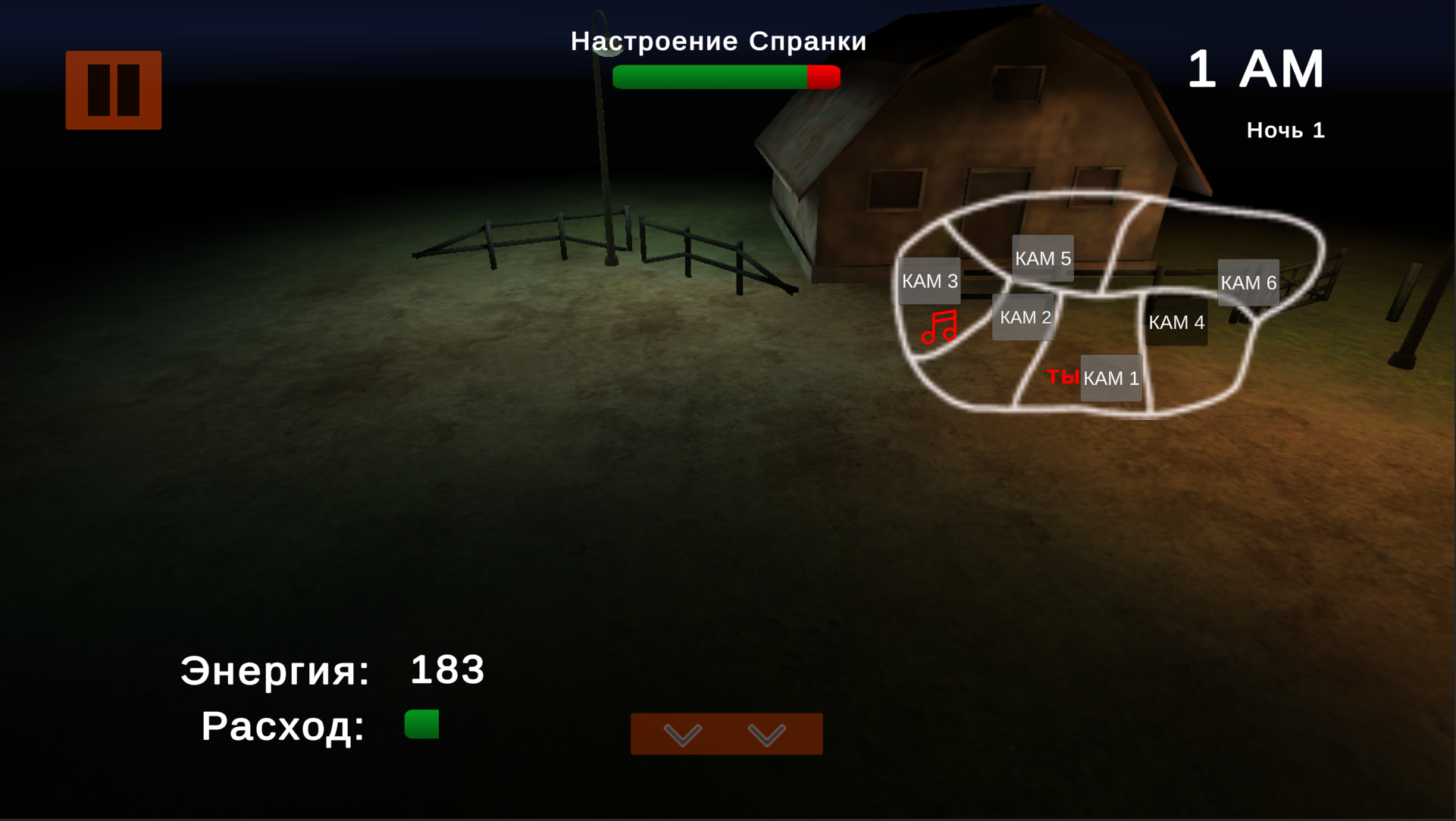Viewport: 1456px width, 821px height.
Task: Click the 1 AM clock display
Action: point(1257,68)
